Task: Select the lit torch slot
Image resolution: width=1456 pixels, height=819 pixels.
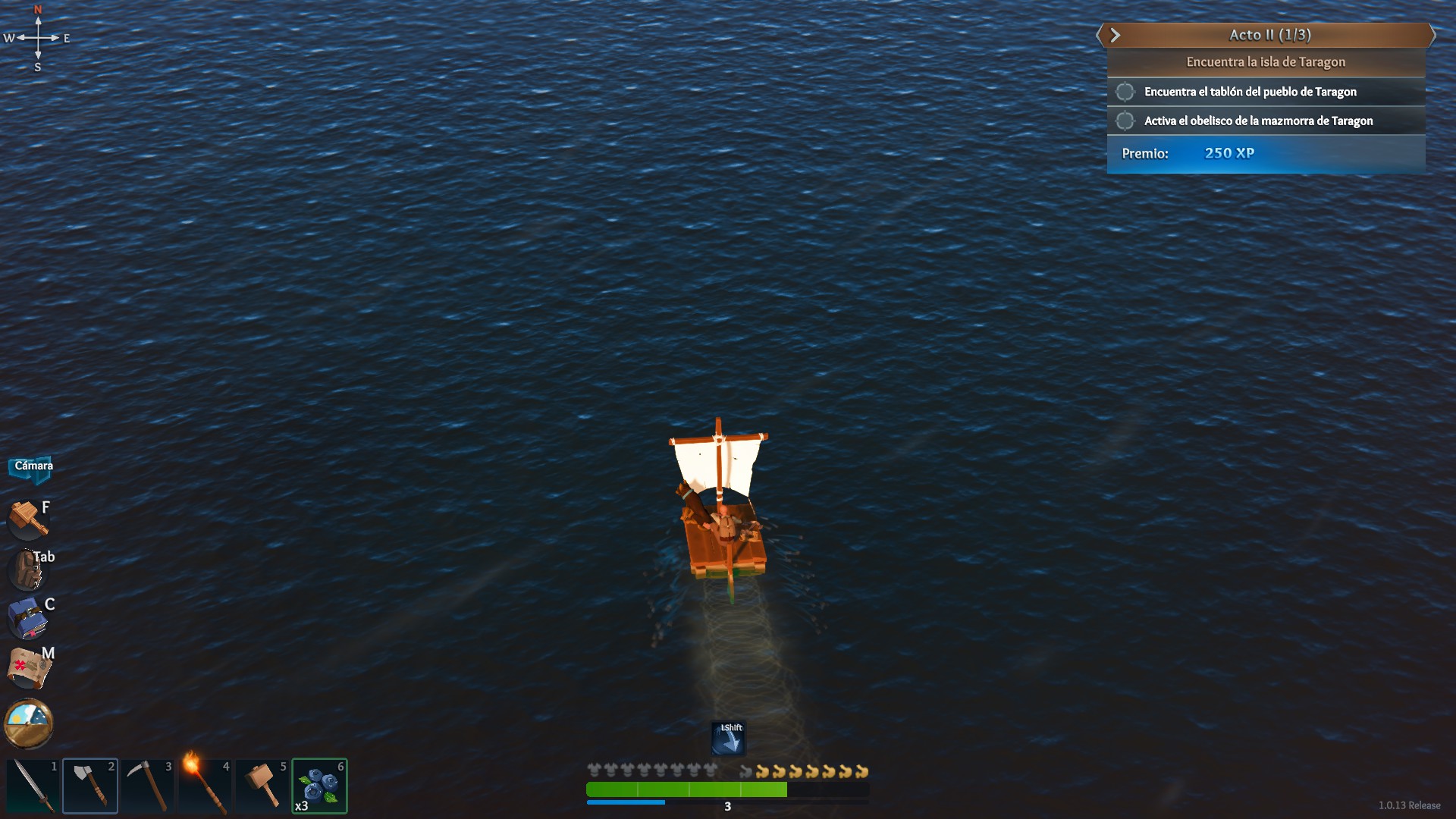Action: click(x=205, y=786)
